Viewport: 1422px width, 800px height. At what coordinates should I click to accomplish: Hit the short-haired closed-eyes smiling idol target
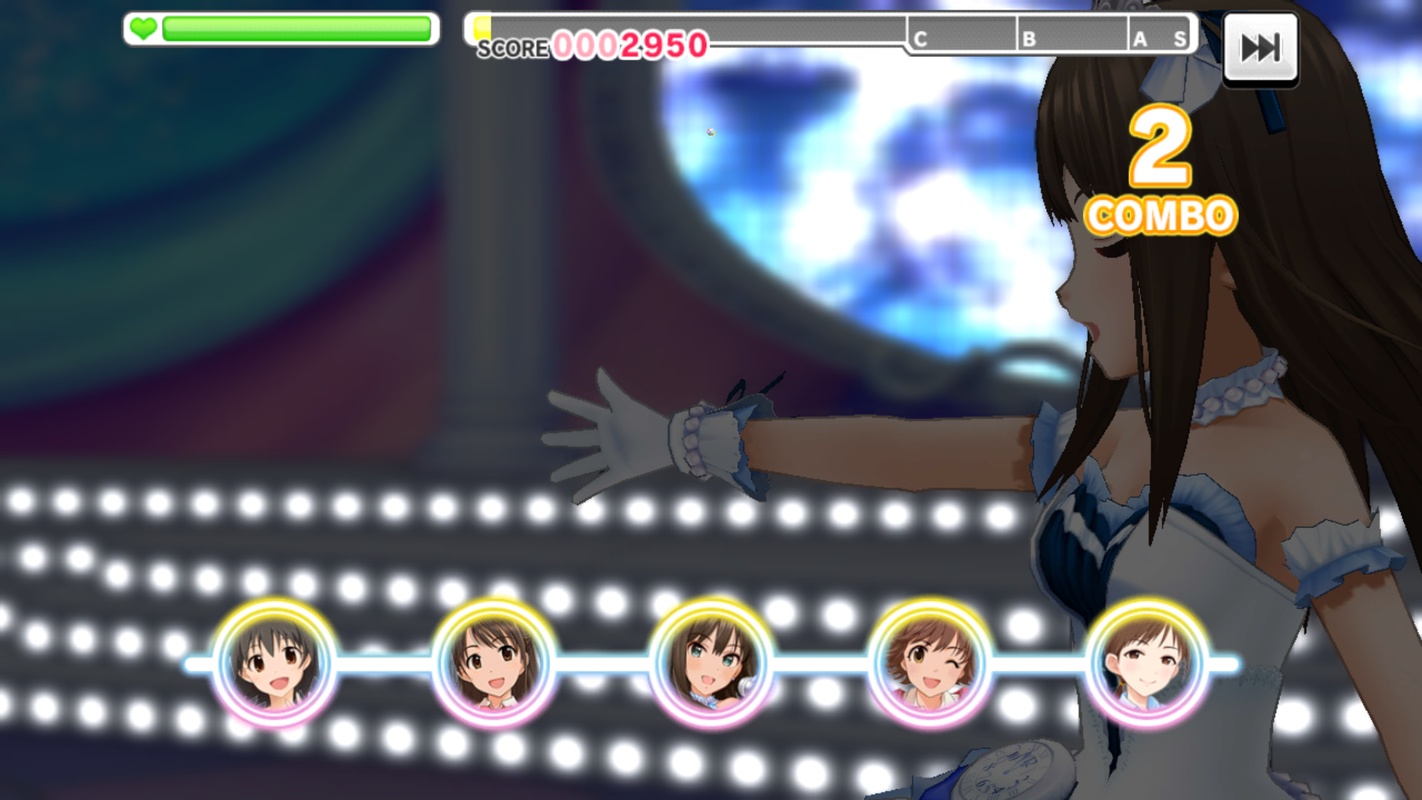coord(1147,663)
